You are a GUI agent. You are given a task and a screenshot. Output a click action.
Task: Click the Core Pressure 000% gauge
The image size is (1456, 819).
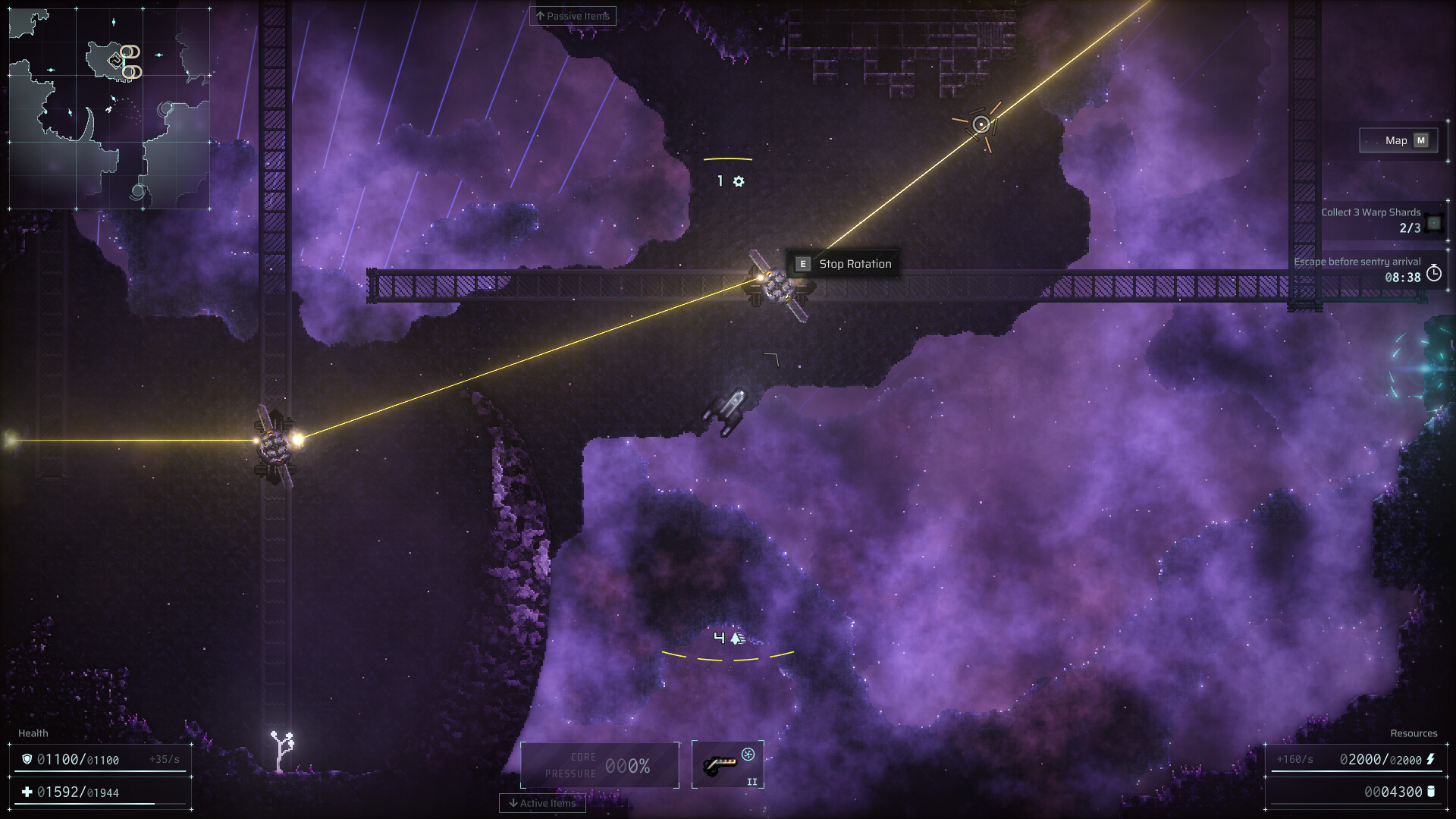click(600, 764)
